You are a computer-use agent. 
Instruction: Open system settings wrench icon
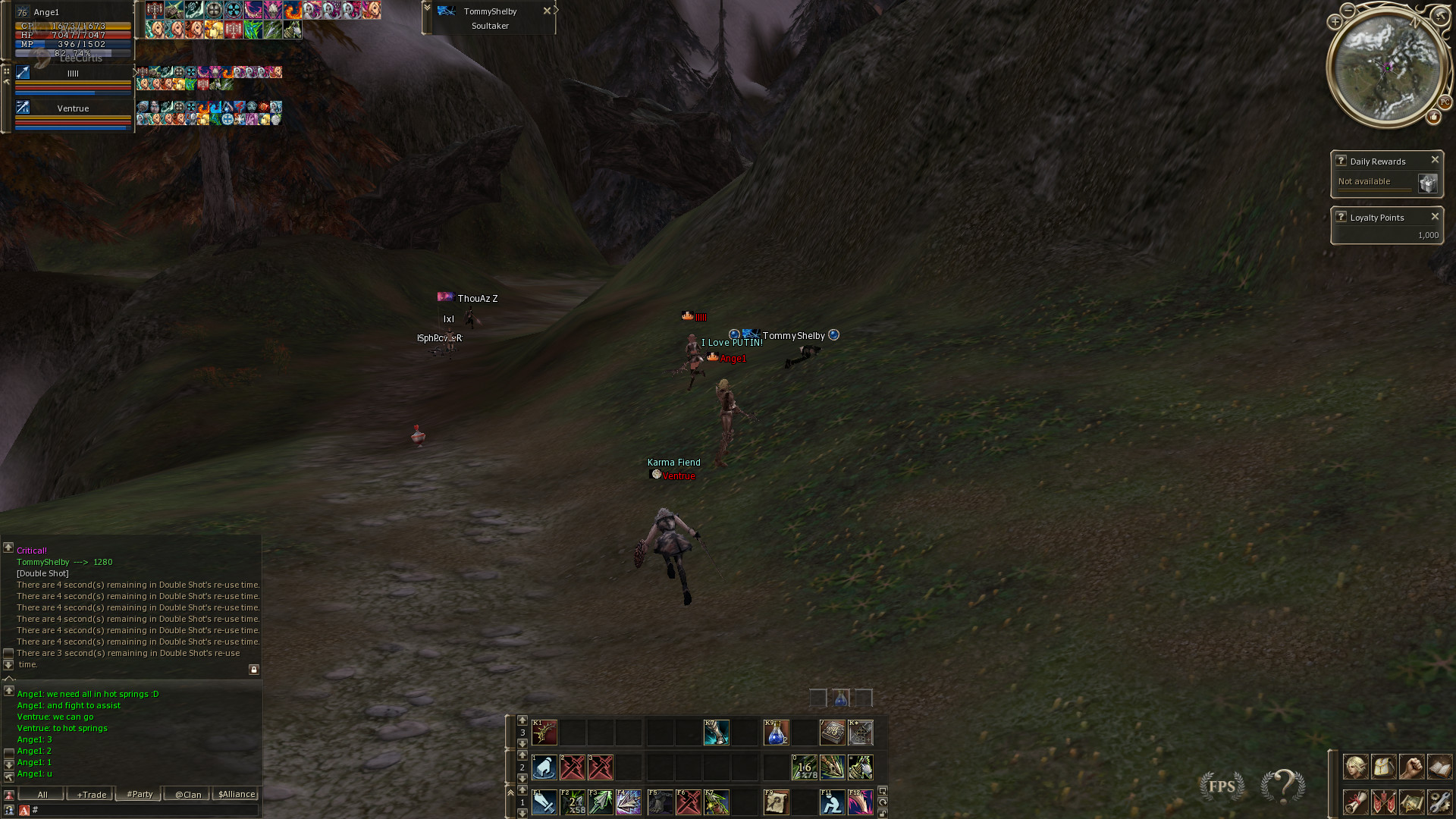[x=1439, y=802]
